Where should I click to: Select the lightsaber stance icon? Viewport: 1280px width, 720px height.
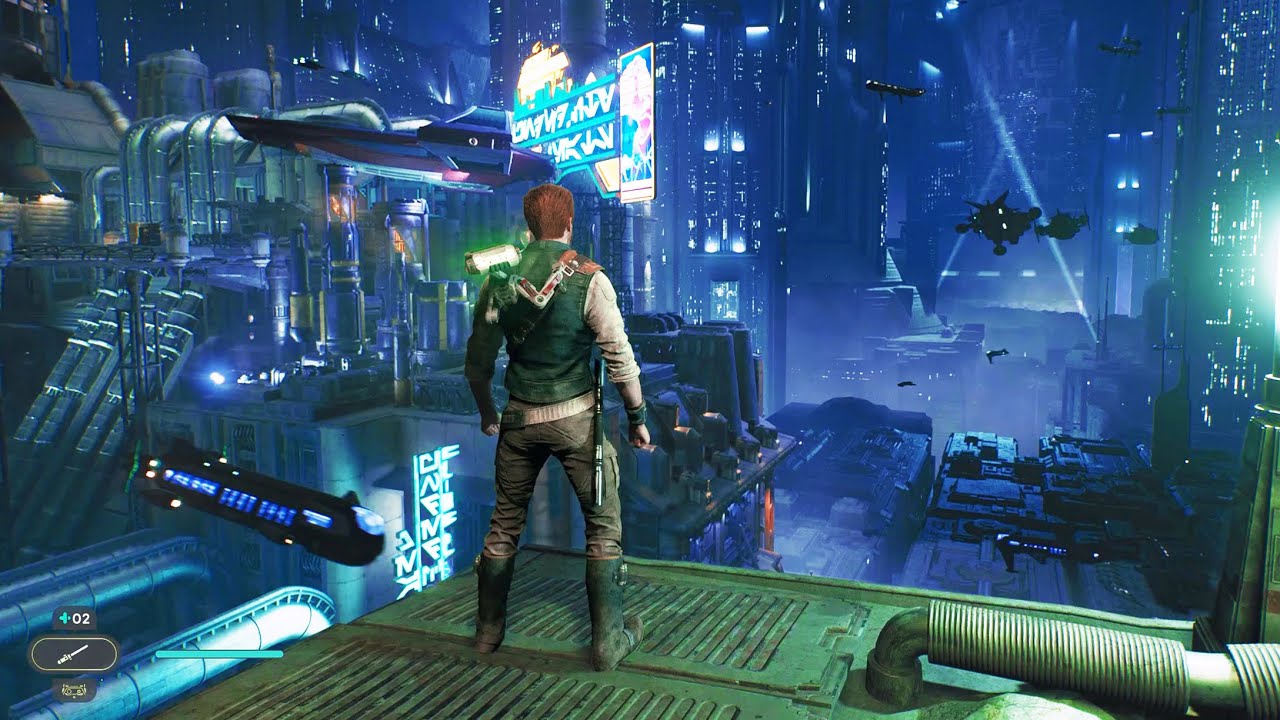pyautogui.click(x=74, y=655)
